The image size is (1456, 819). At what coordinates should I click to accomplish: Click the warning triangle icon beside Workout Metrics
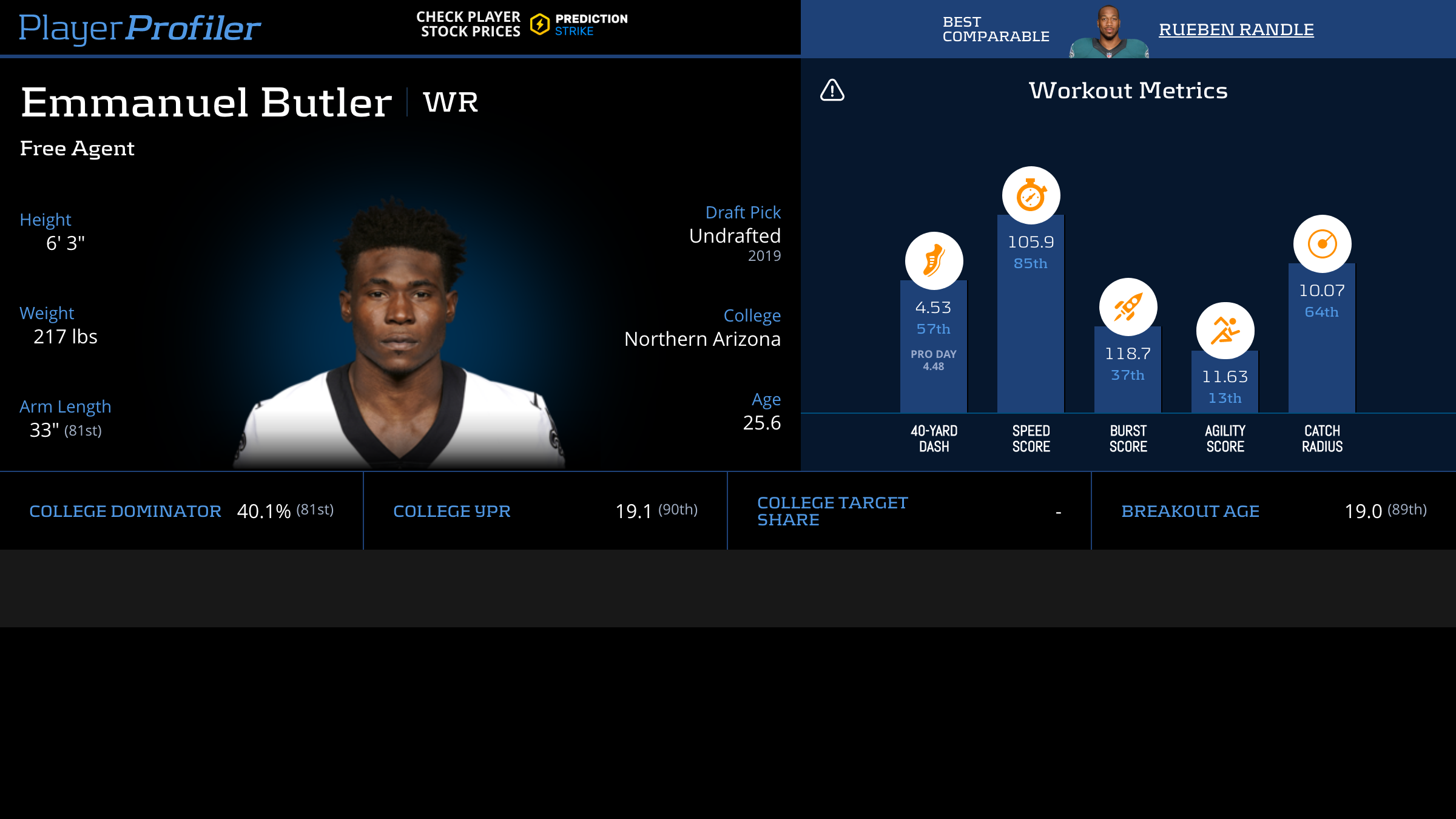click(x=832, y=90)
